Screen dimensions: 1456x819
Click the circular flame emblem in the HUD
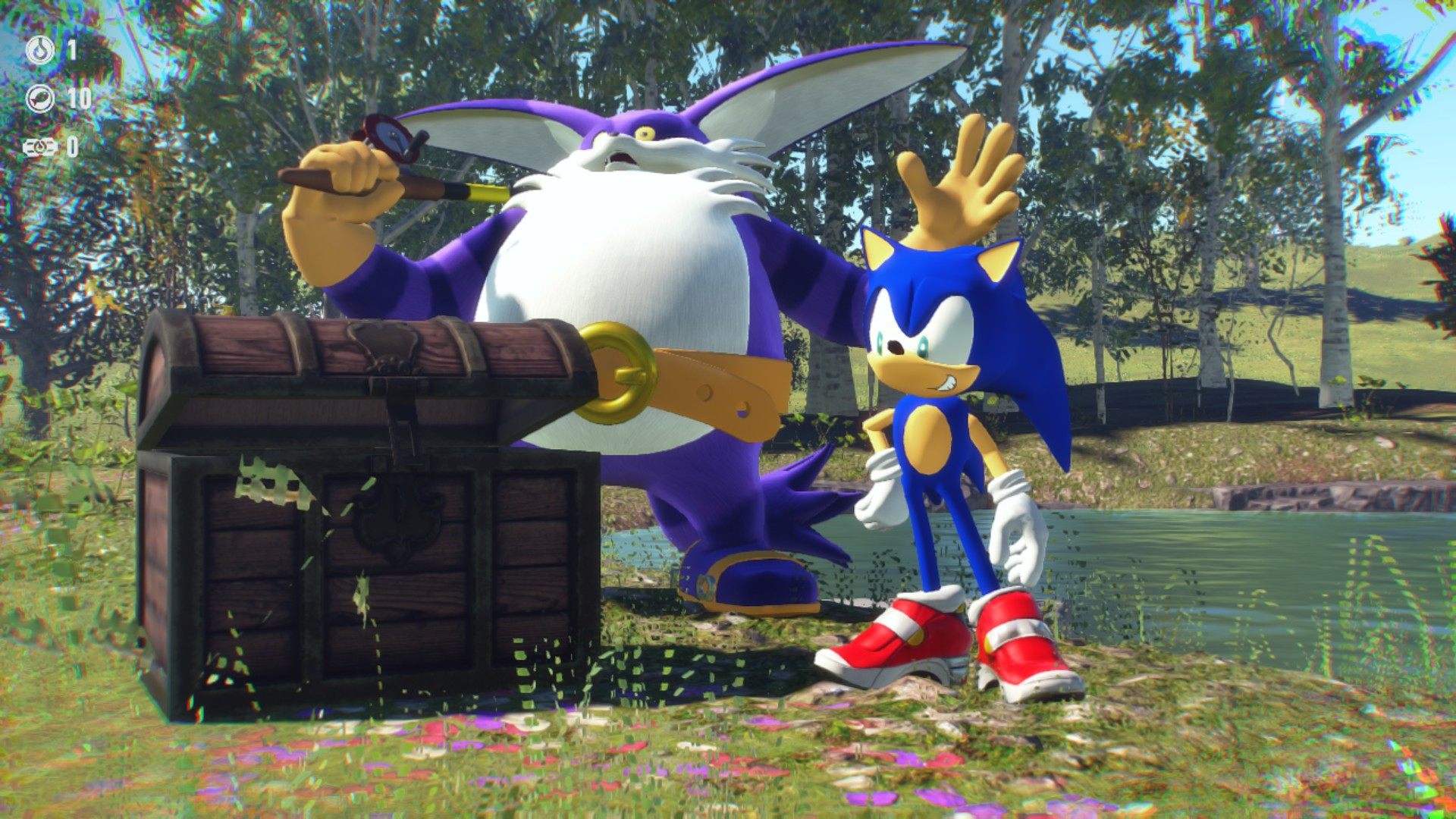(39, 49)
